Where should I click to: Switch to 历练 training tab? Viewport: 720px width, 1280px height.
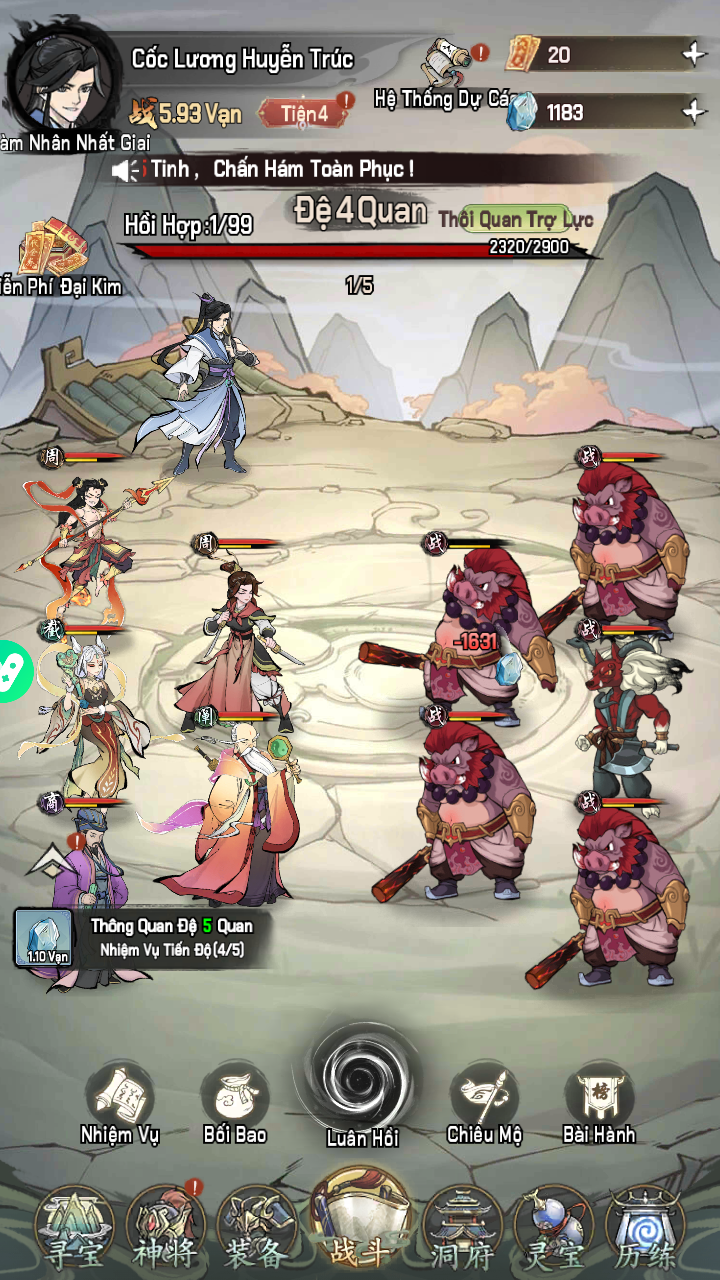point(646,1230)
